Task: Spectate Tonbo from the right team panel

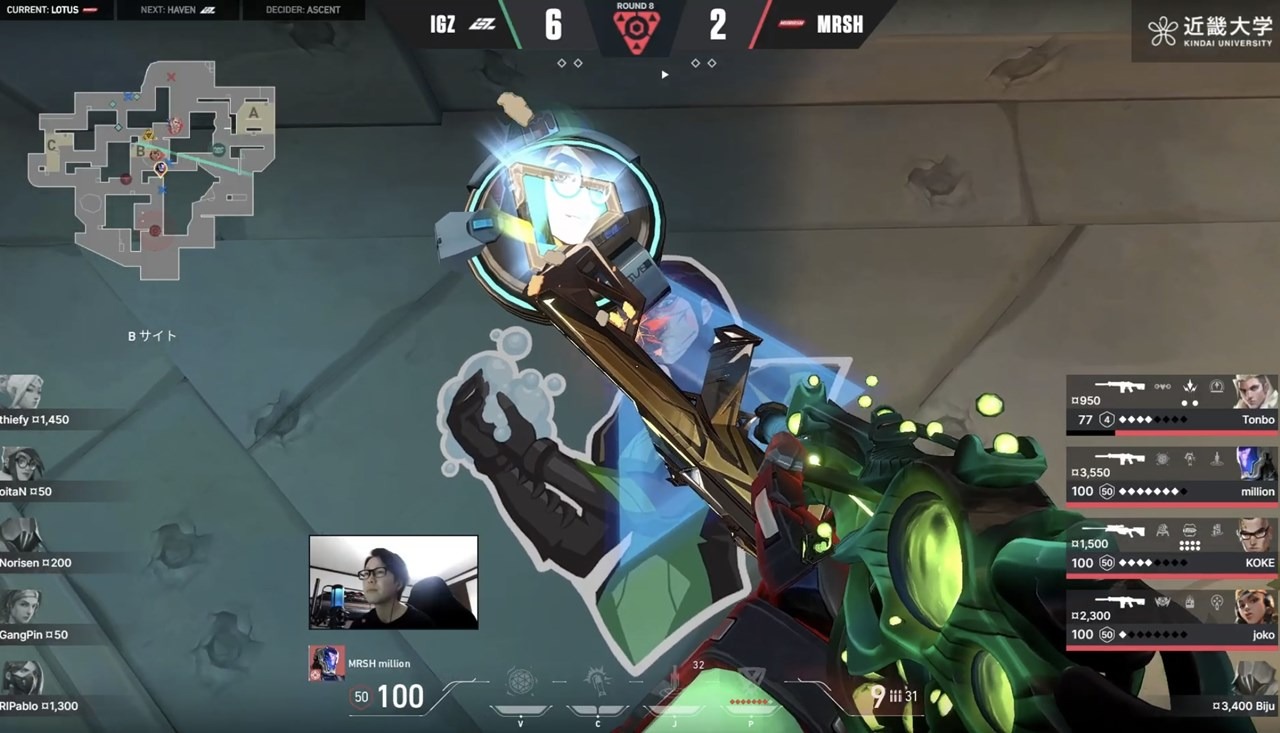Action: [x=1171, y=405]
